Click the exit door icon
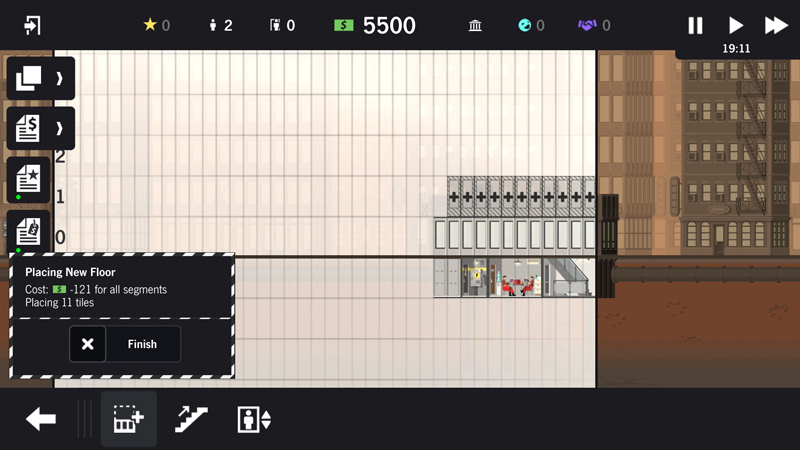Image resolution: width=800 pixels, height=450 pixels. (x=32, y=25)
